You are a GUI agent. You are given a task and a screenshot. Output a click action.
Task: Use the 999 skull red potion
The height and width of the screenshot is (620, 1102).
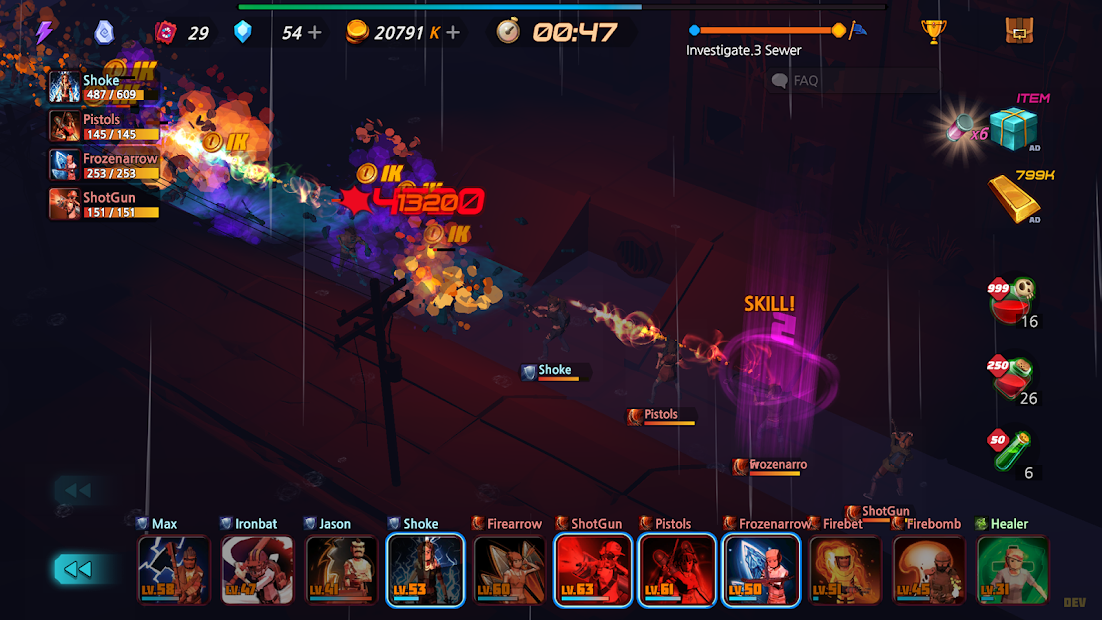coord(1012,301)
